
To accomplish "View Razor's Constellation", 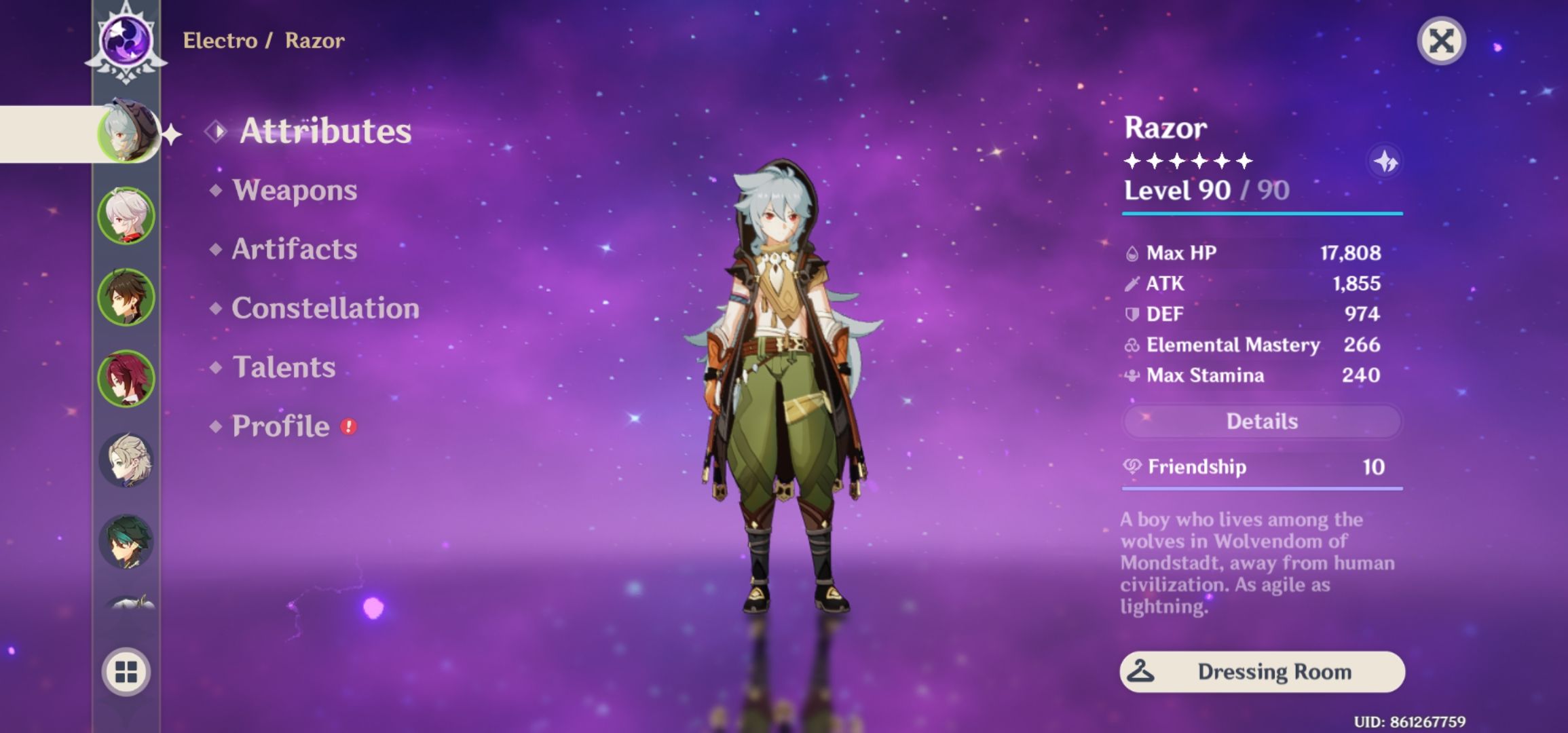I will [x=325, y=309].
